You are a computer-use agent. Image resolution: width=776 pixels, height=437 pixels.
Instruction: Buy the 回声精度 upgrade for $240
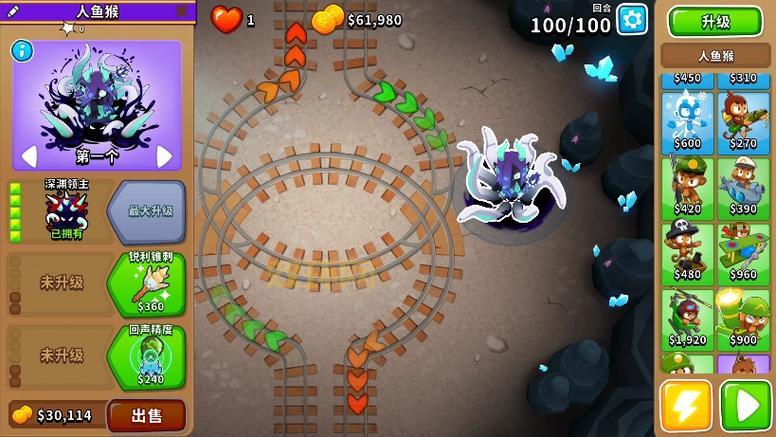point(146,356)
